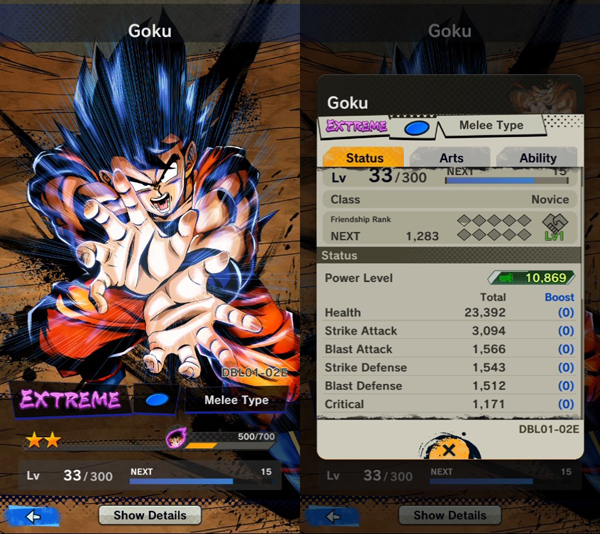Open the Ability tab
Image resolution: width=600 pixels, height=534 pixels.
pyautogui.click(x=537, y=158)
